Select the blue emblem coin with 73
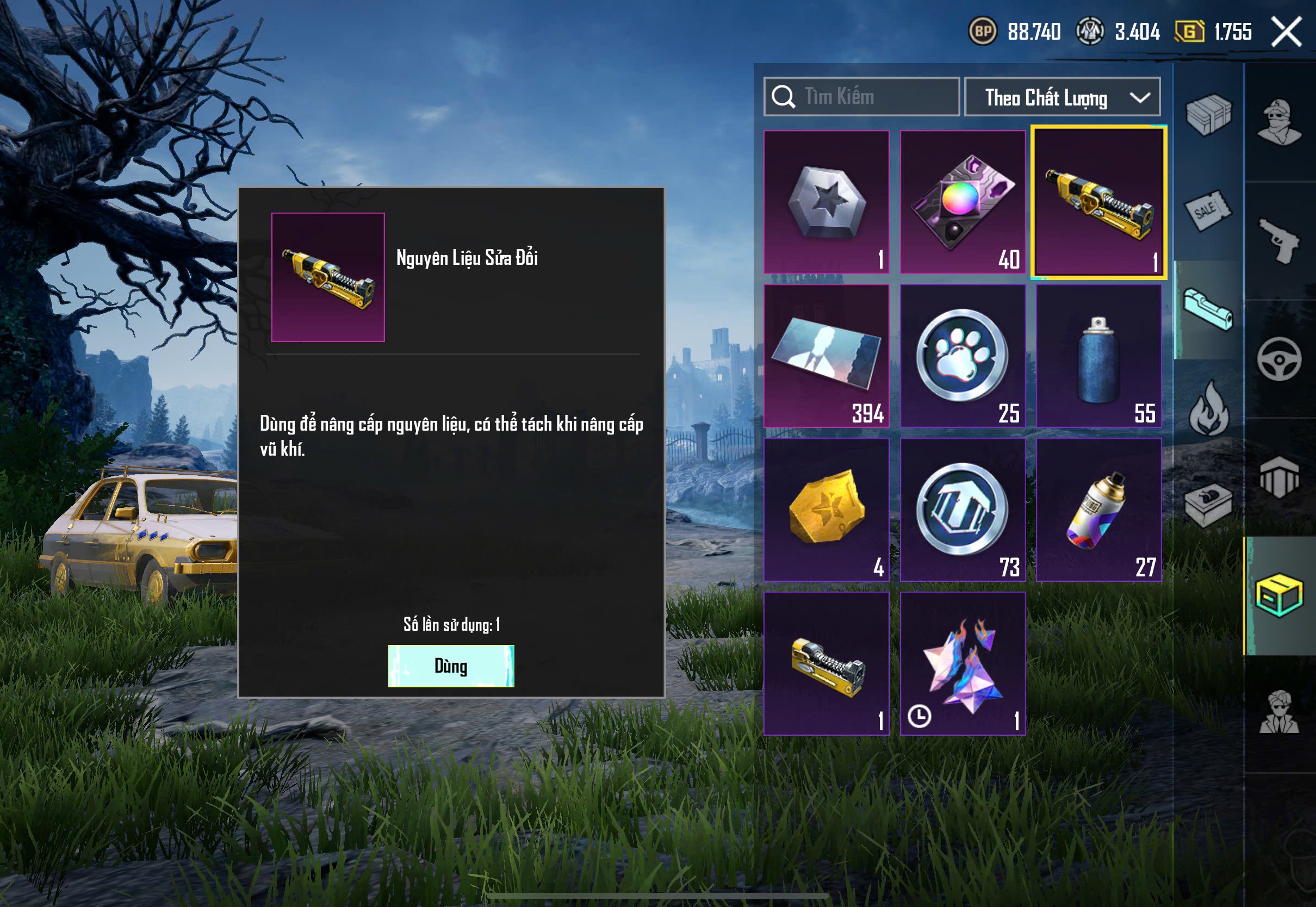 [x=963, y=510]
